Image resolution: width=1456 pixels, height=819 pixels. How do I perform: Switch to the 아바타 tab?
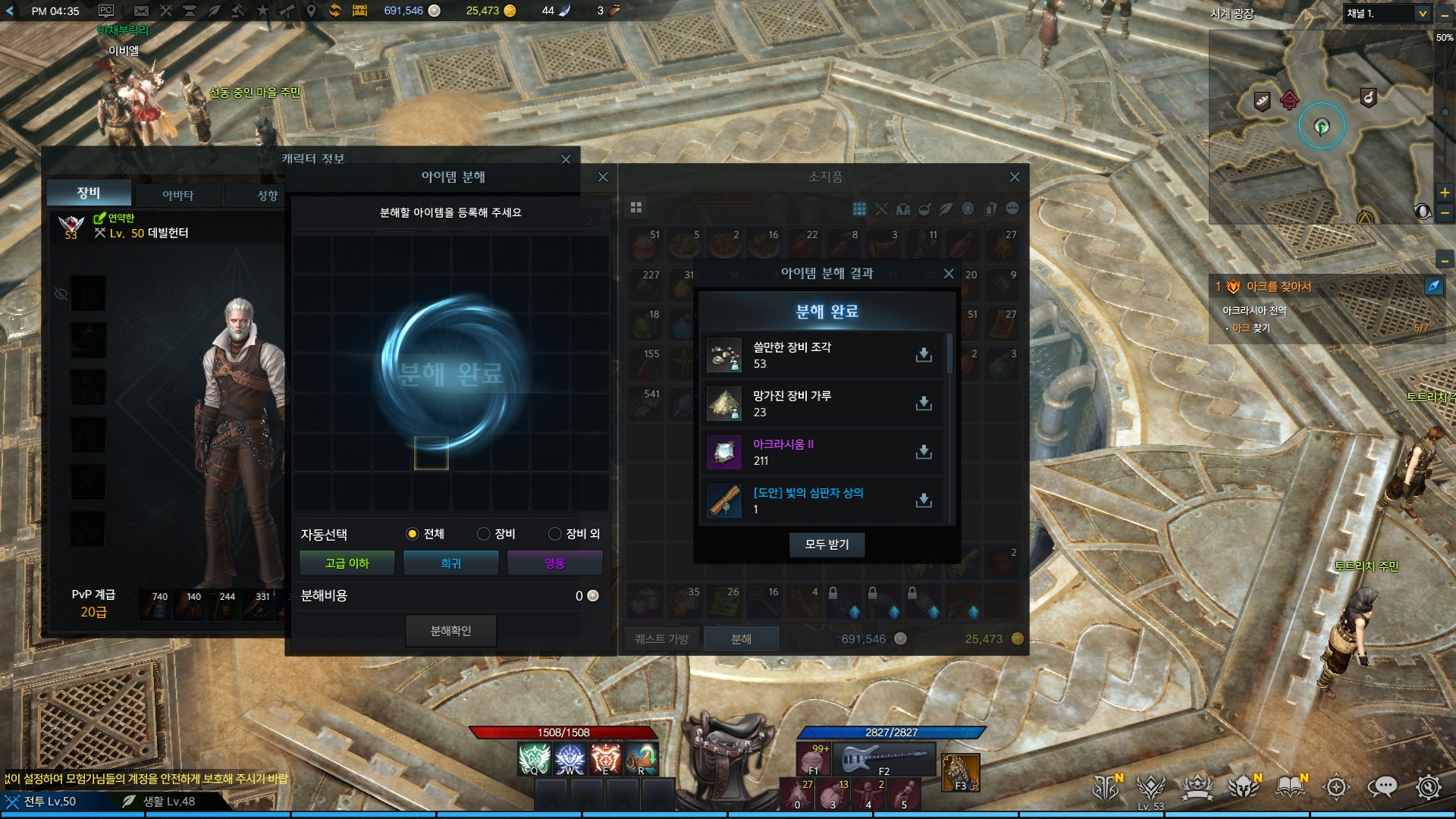coord(177,196)
